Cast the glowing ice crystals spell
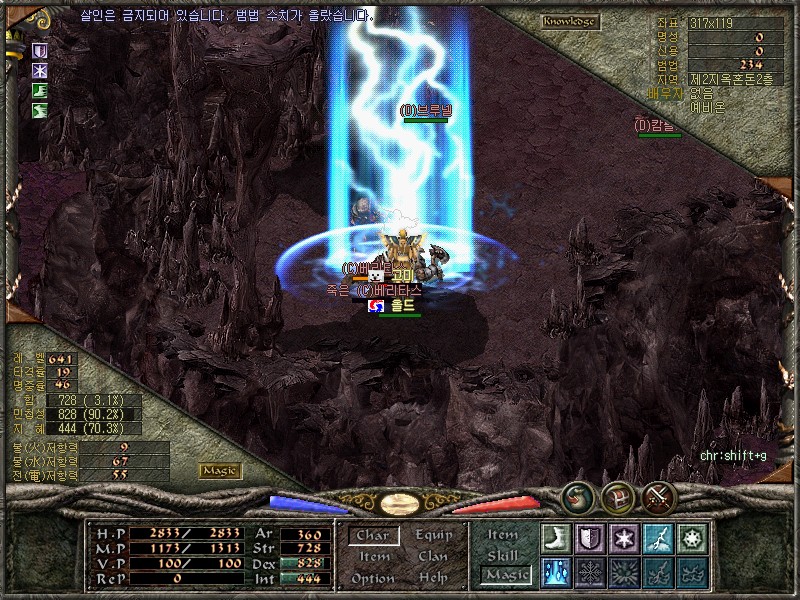Viewport: 800px width, 600px height. click(x=556, y=572)
